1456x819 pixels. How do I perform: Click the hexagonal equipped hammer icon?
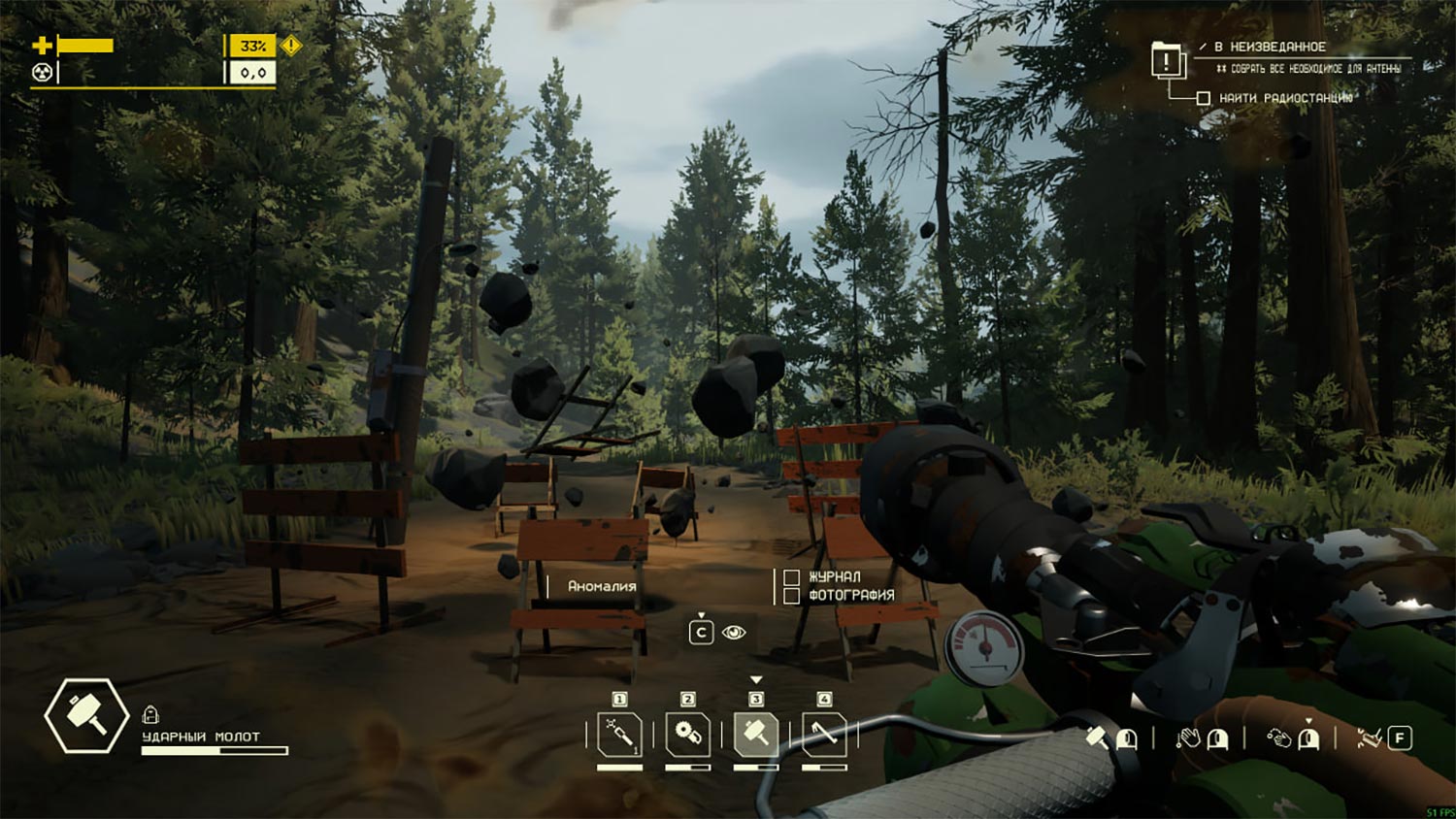(86, 716)
